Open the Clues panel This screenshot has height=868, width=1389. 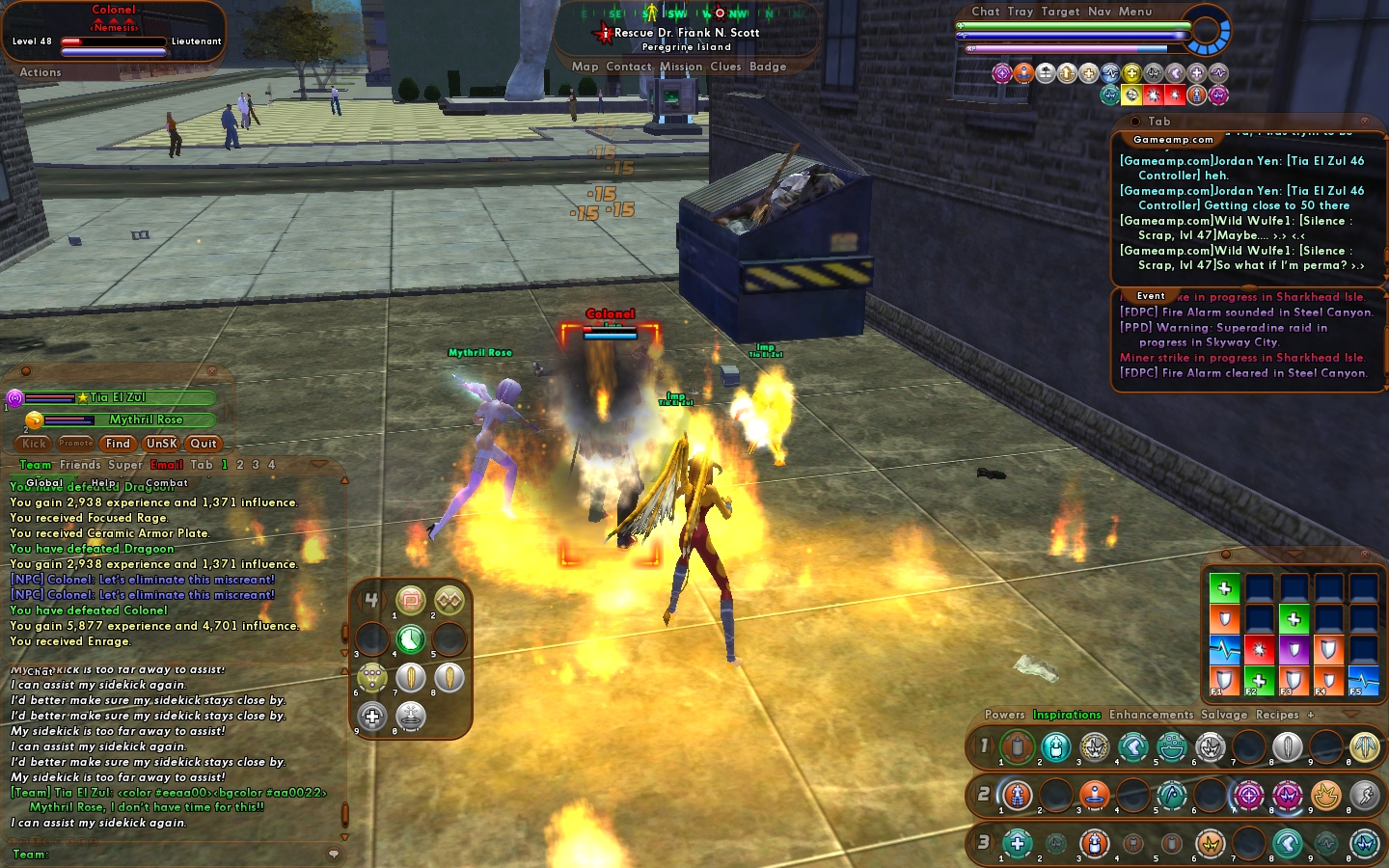(725, 68)
